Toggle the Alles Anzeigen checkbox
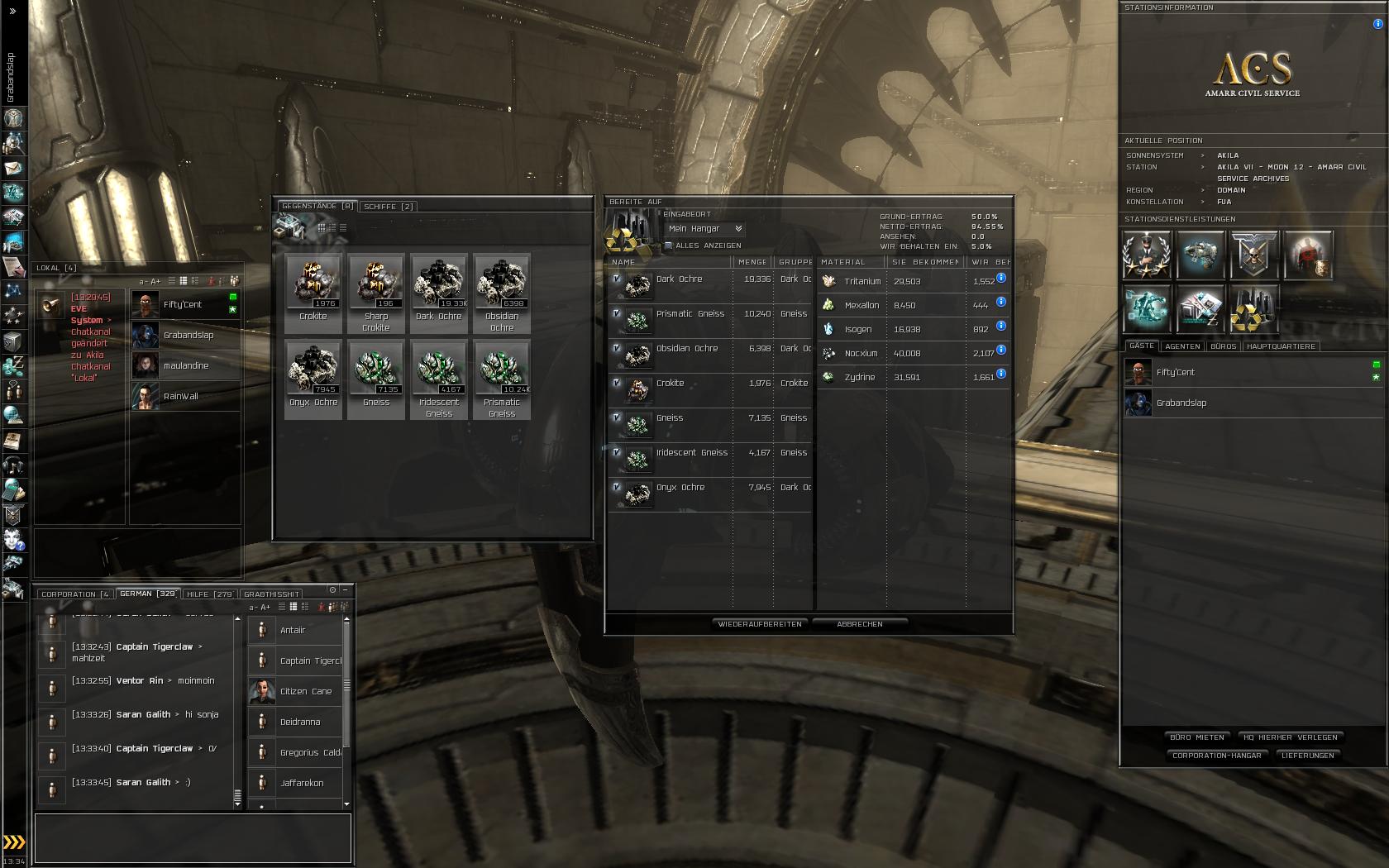Viewport: 1389px width, 868px height. 669,246
